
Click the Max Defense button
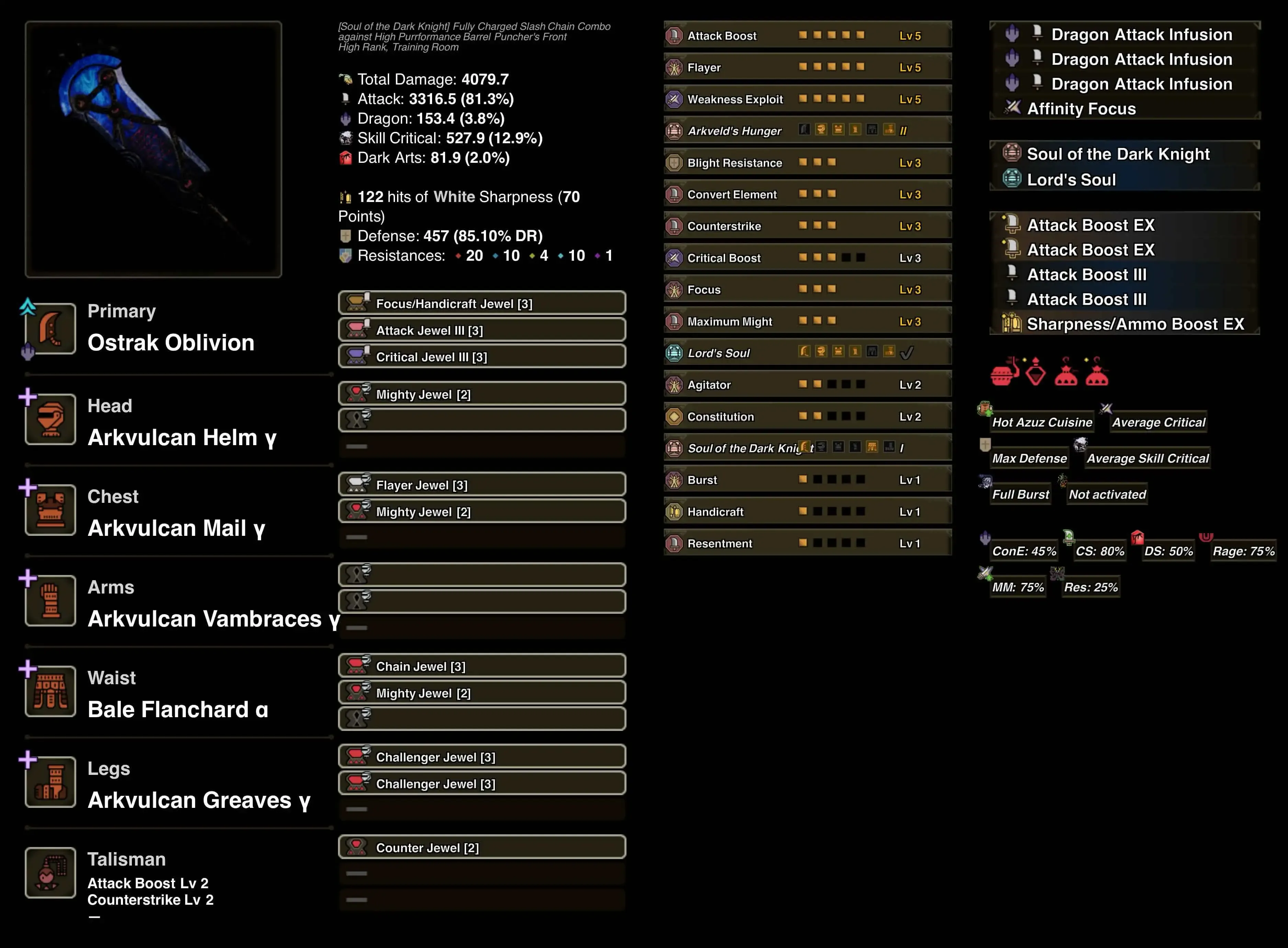(x=1029, y=458)
